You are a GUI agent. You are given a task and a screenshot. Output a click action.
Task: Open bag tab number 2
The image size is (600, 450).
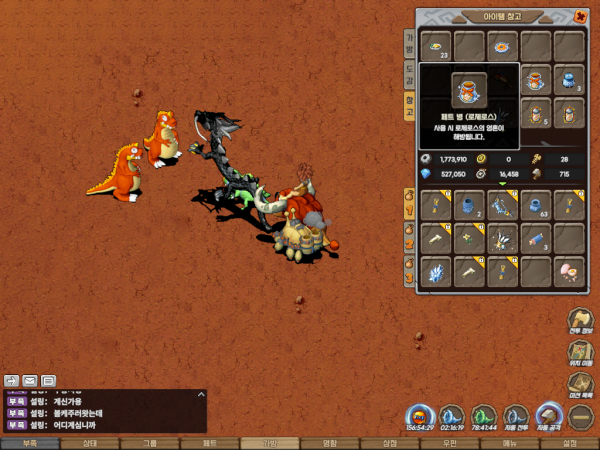pyautogui.click(x=408, y=239)
